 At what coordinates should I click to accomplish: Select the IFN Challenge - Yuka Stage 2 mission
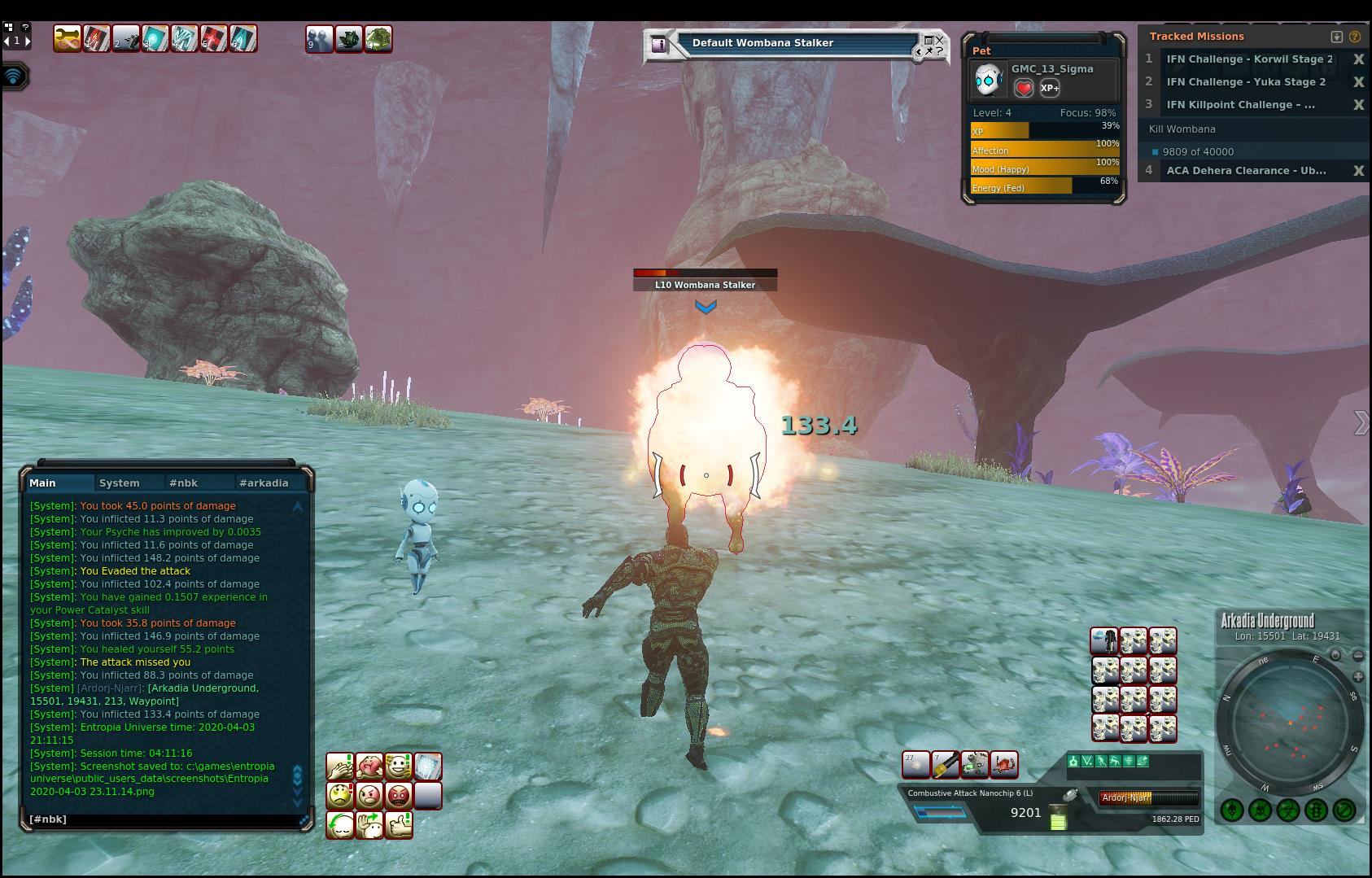coord(1246,82)
